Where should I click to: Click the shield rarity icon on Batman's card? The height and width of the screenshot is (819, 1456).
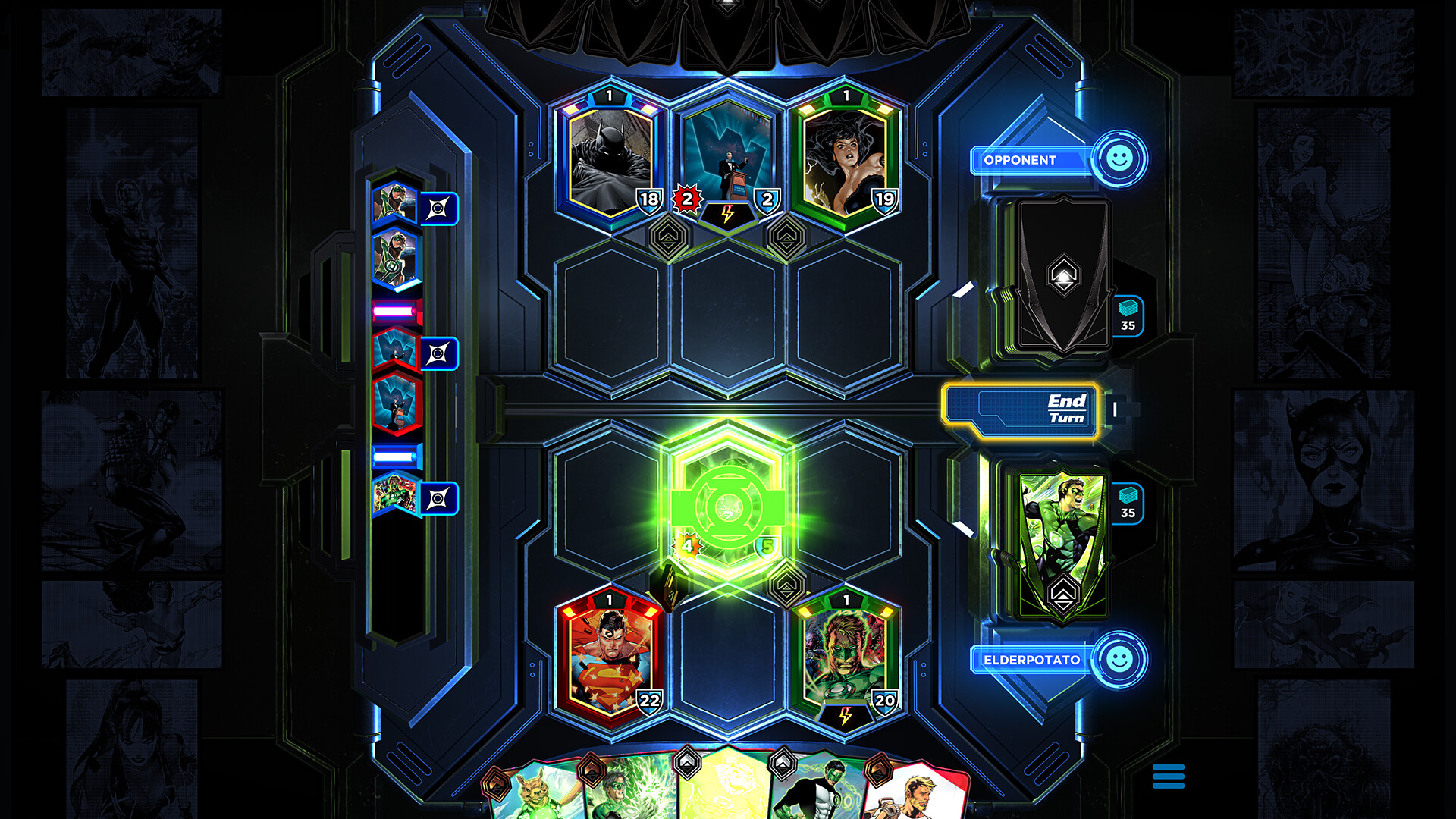[x=648, y=199]
